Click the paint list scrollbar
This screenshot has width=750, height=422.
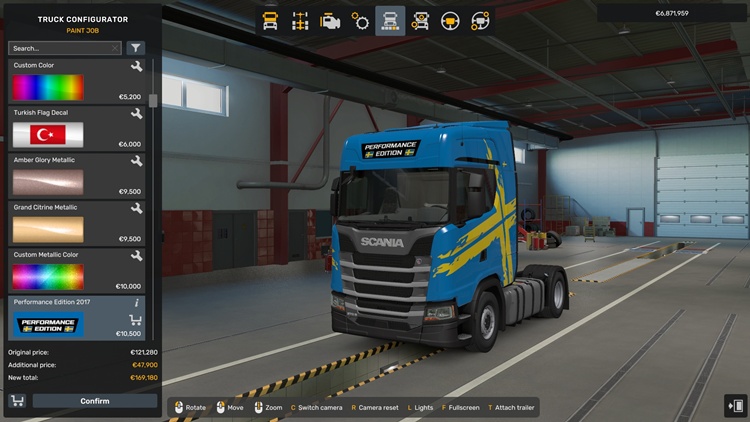pyautogui.click(x=153, y=101)
